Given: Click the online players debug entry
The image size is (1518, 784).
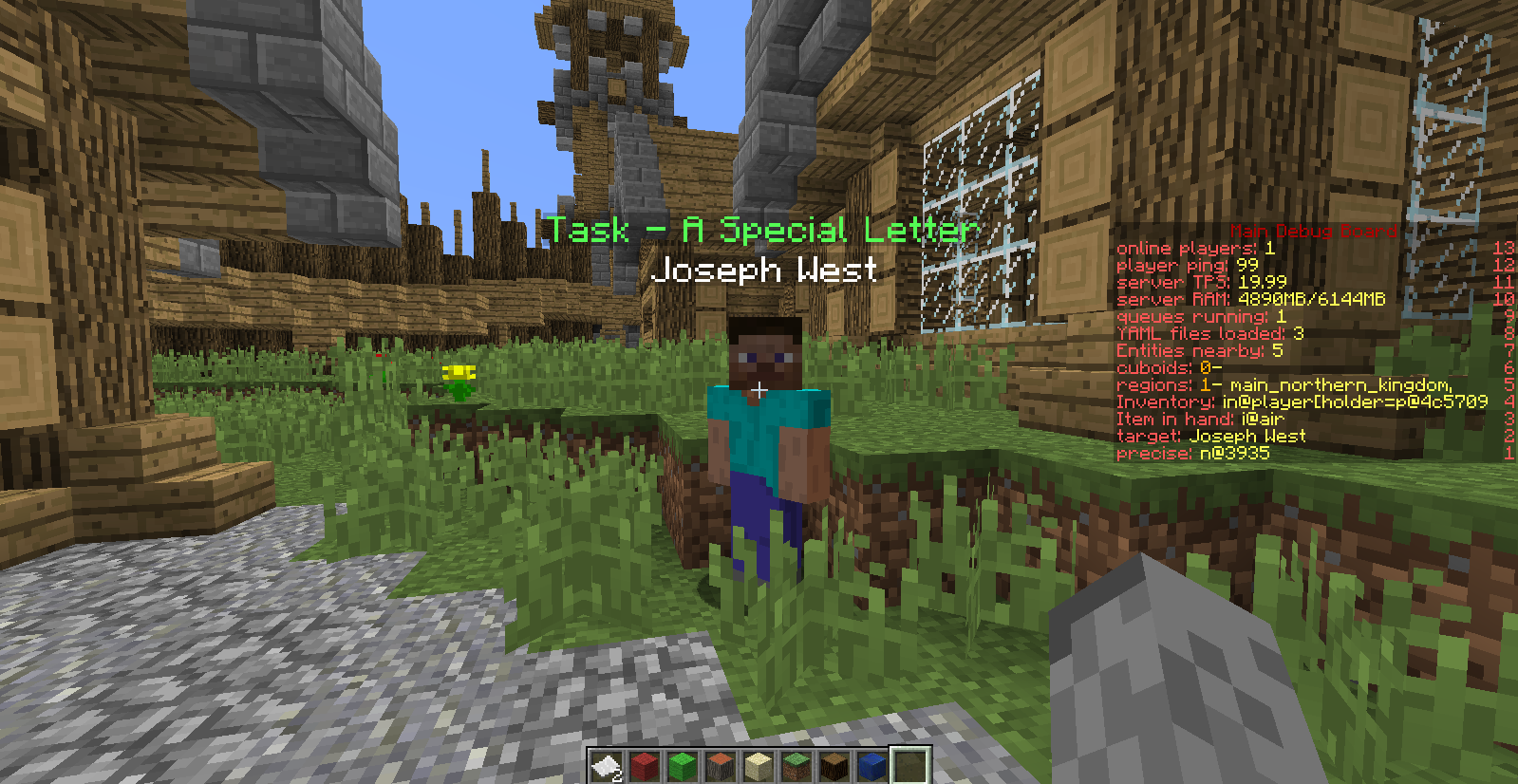Looking at the screenshot, I should coord(1189,248).
